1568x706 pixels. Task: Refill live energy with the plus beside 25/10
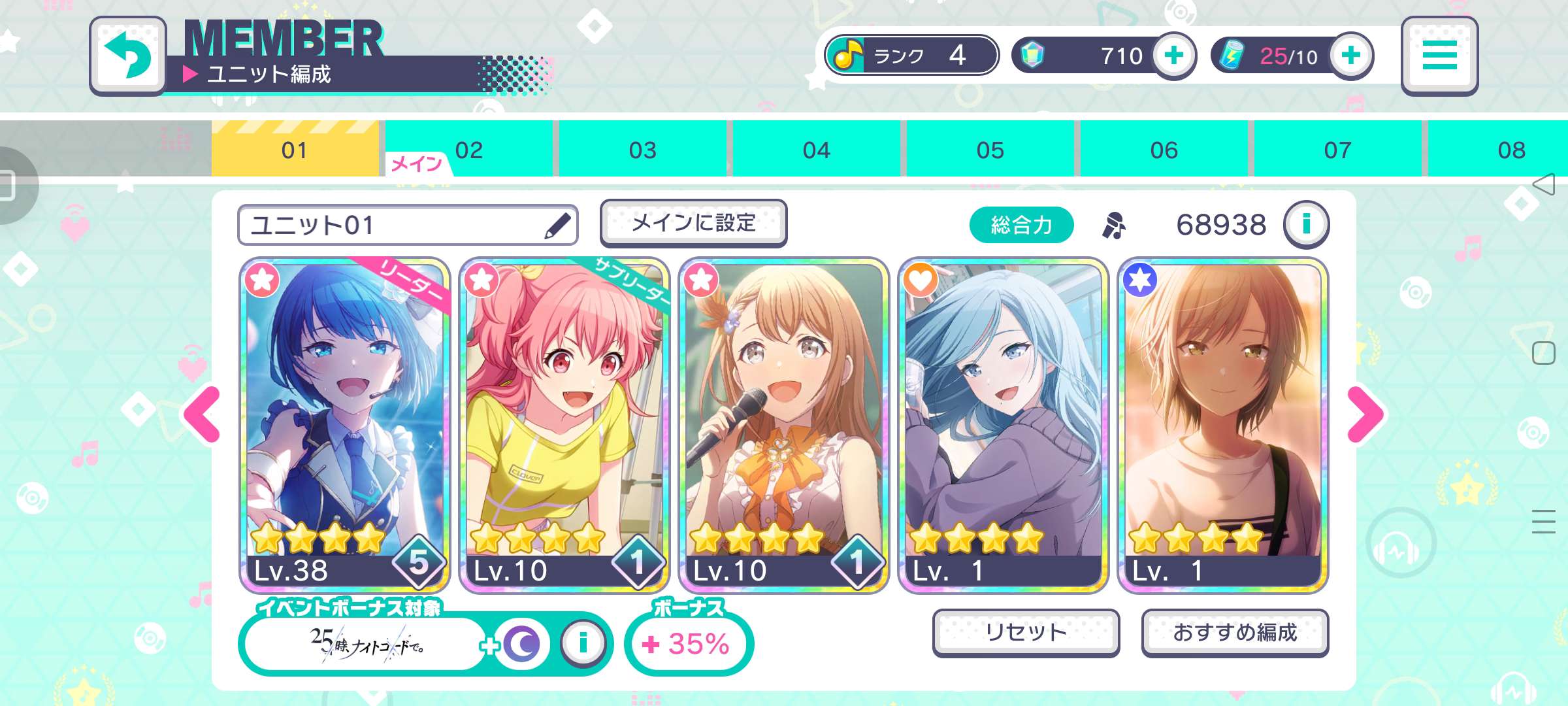pyautogui.click(x=1350, y=56)
